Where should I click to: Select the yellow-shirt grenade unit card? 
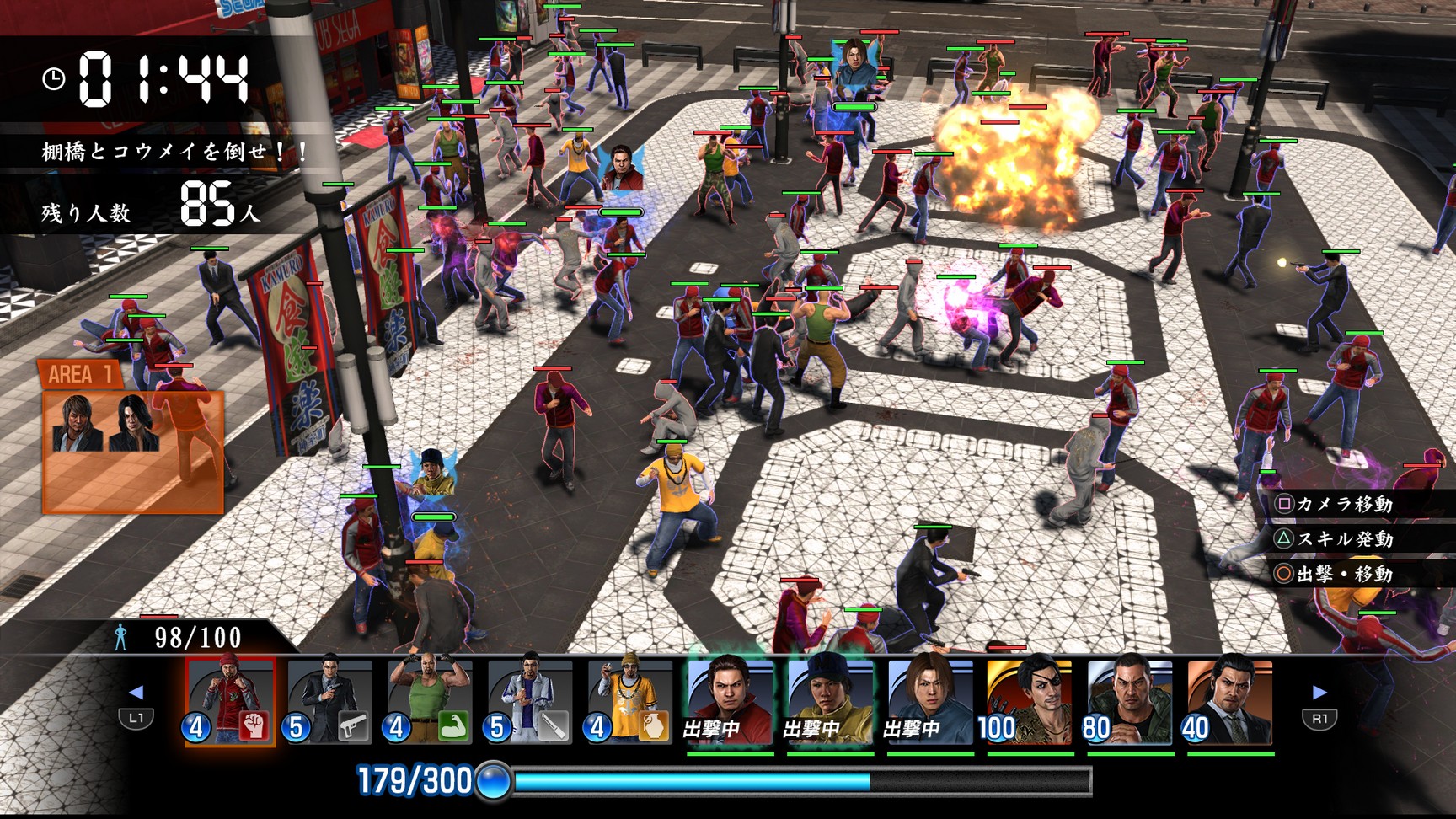pyautogui.click(x=631, y=701)
